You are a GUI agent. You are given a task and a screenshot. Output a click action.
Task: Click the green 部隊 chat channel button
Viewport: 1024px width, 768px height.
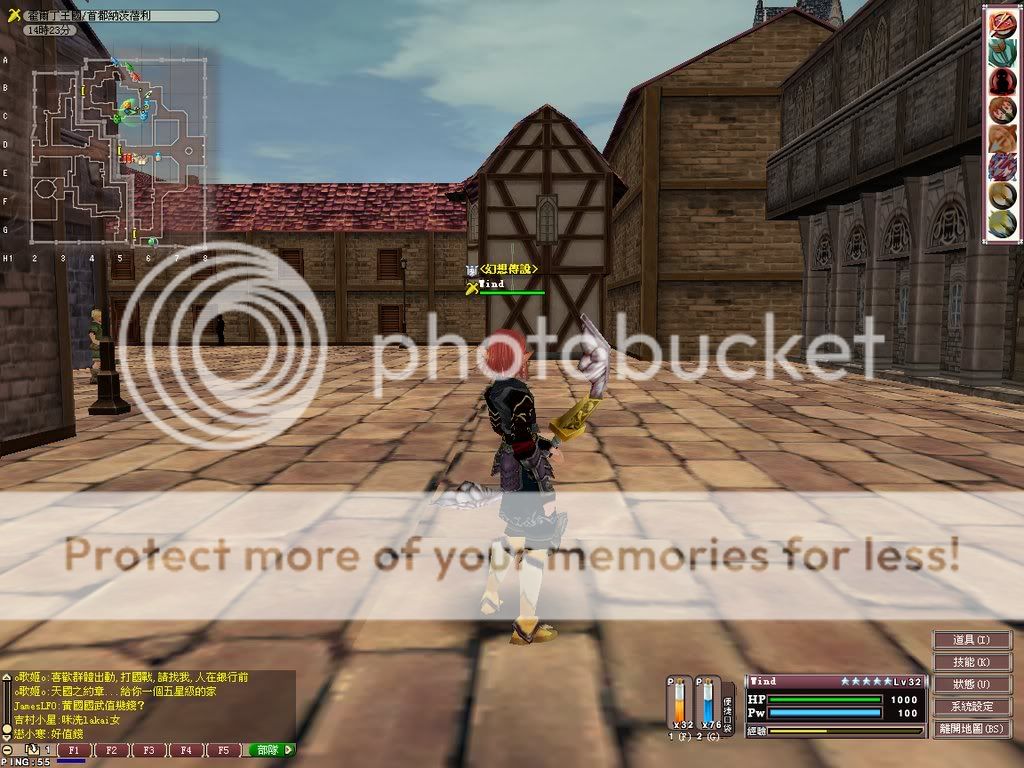(x=271, y=750)
